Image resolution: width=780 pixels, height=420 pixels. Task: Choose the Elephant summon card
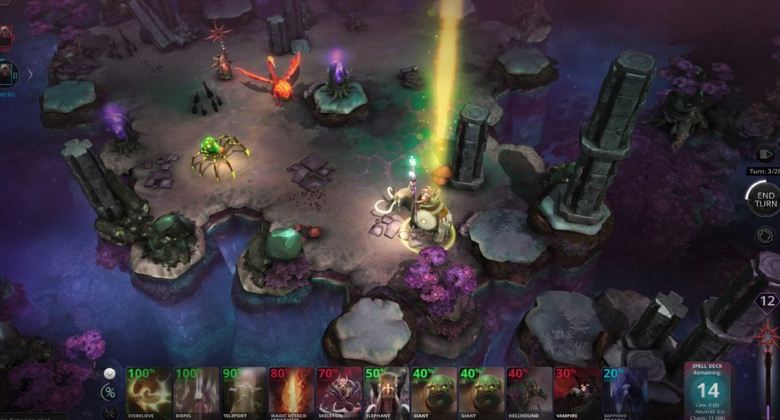tap(386, 392)
